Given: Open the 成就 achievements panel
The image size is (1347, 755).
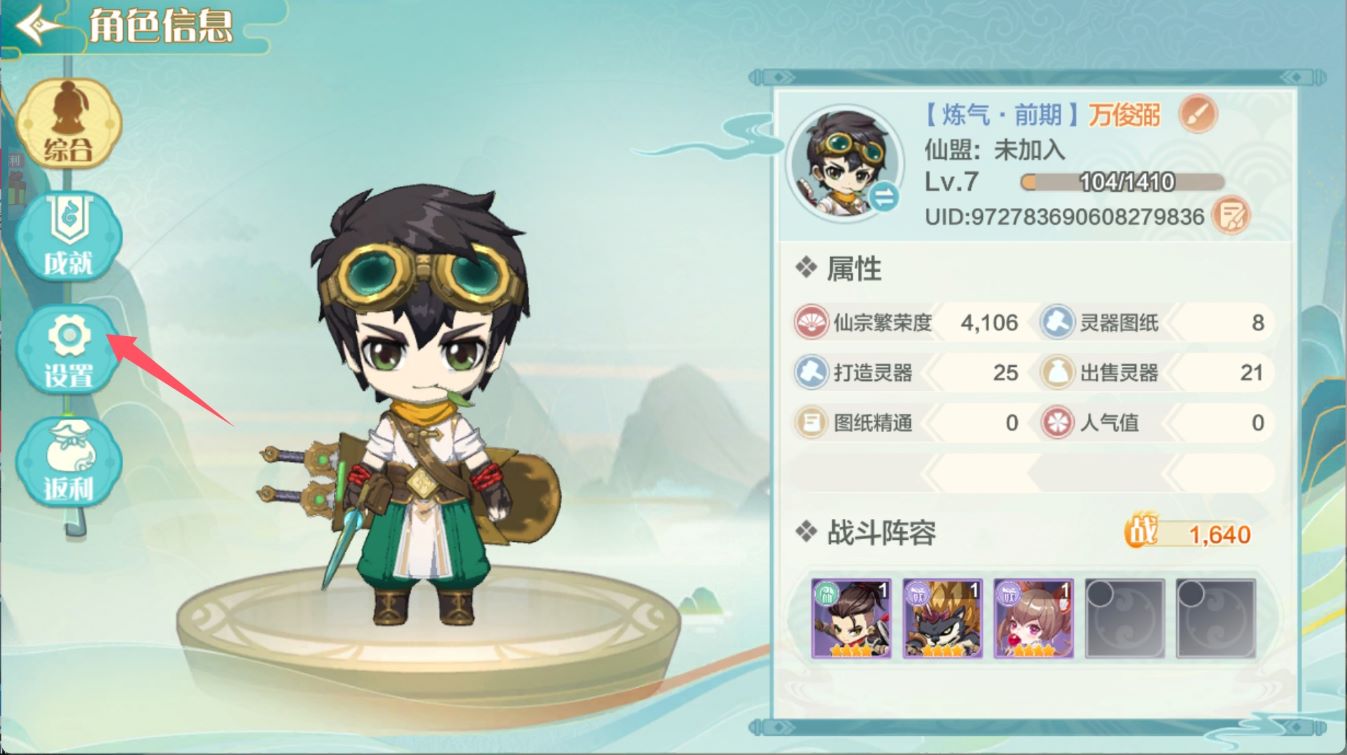Looking at the screenshot, I should (68, 235).
